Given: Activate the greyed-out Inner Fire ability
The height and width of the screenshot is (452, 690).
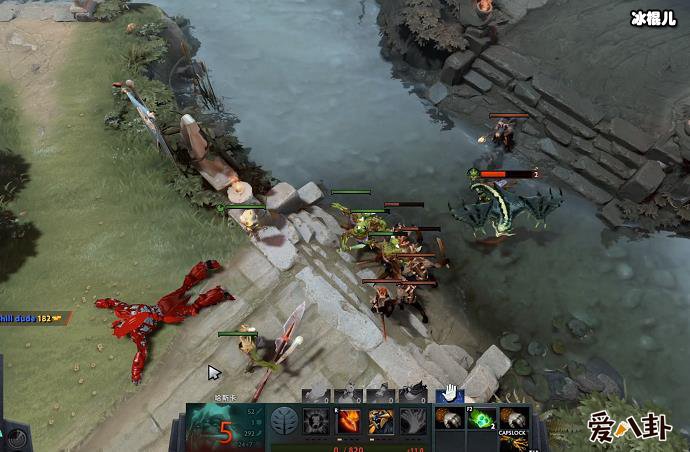Looking at the screenshot, I should (x=317, y=421).
